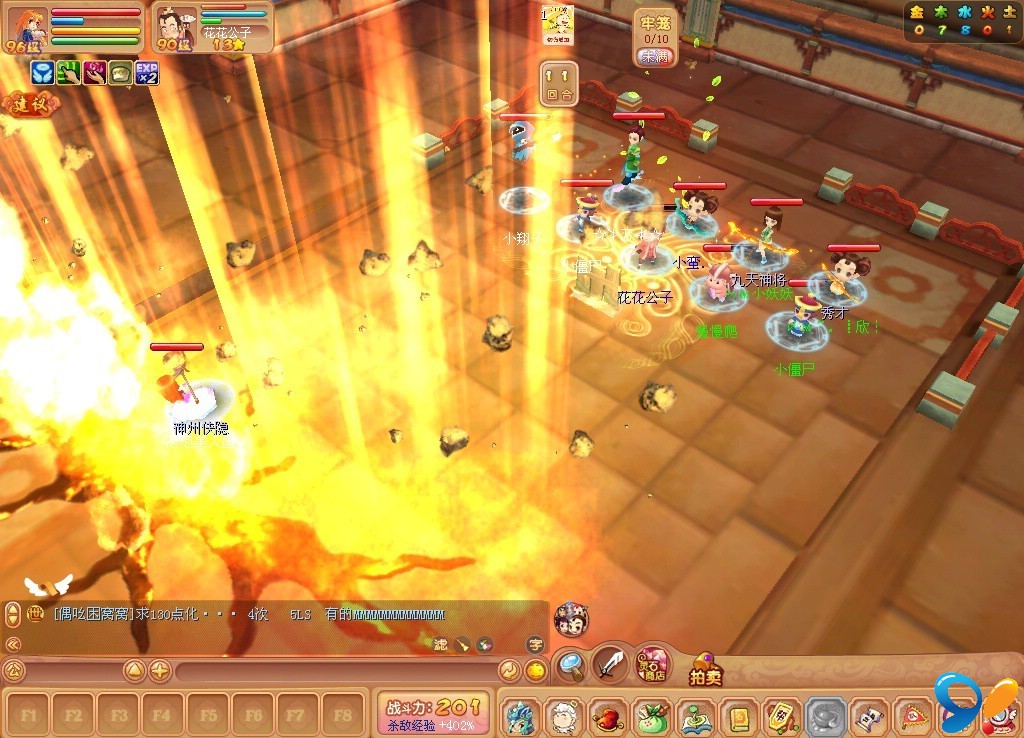
Task: Open the 建议 suggestion button
Action: click(x=28, y=103)
